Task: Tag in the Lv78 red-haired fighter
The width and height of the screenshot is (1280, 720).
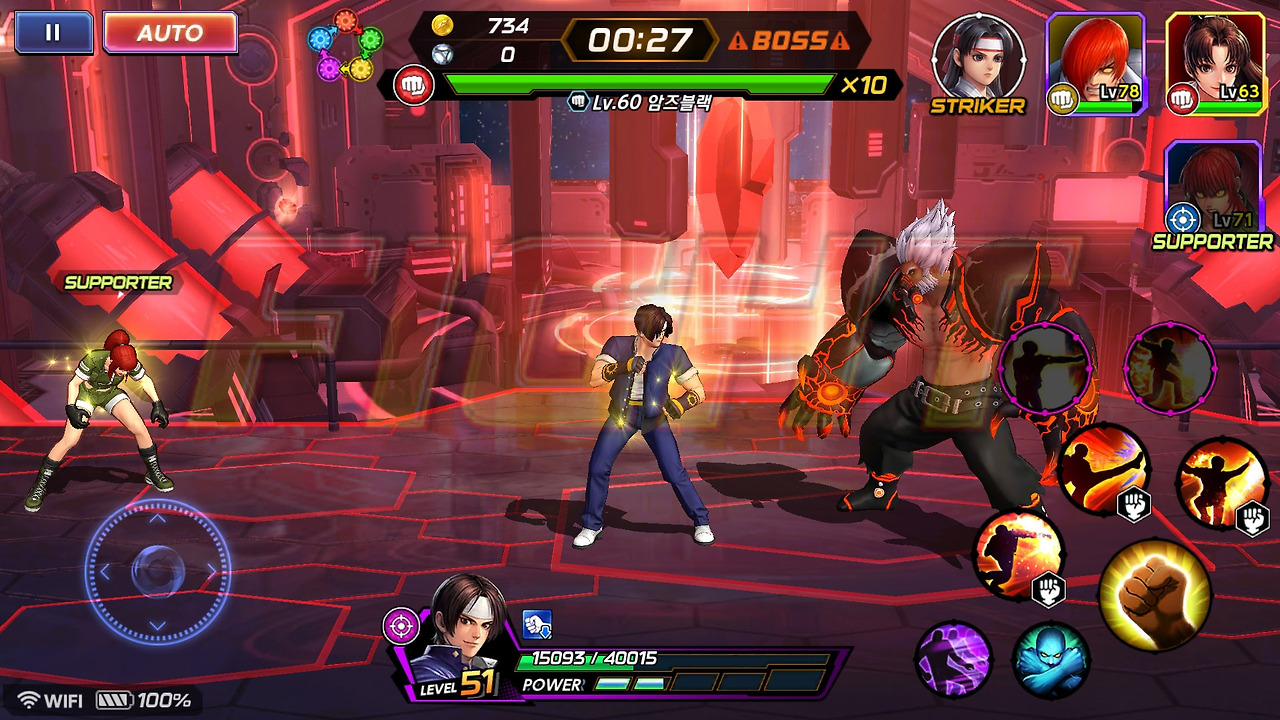Action: point(1097,62)
